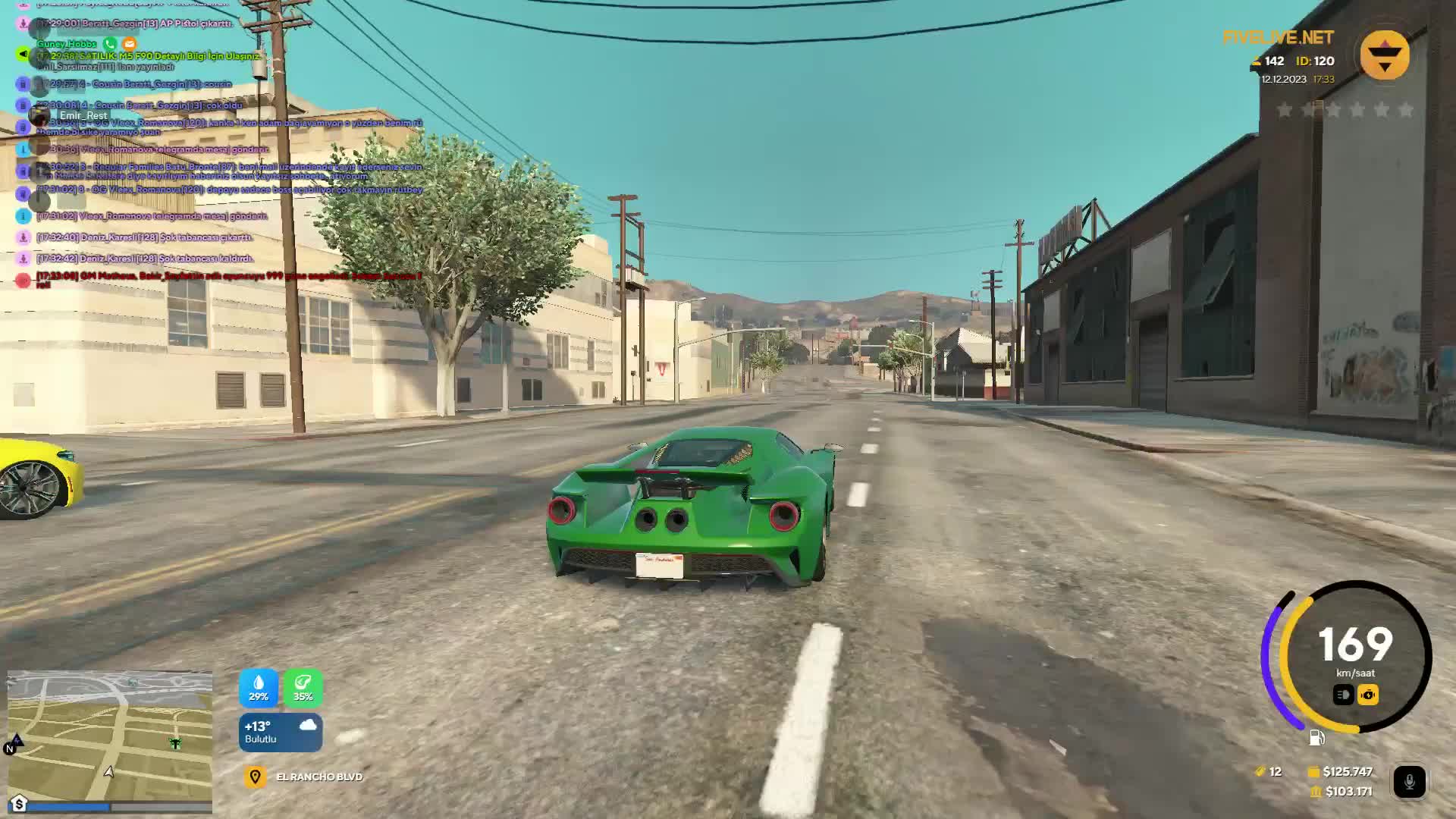Image resolution: width=1456 pixels, height=819 pixels.
Task: Toggle the yellow engine icon
Action: [x=1368, y=695]
